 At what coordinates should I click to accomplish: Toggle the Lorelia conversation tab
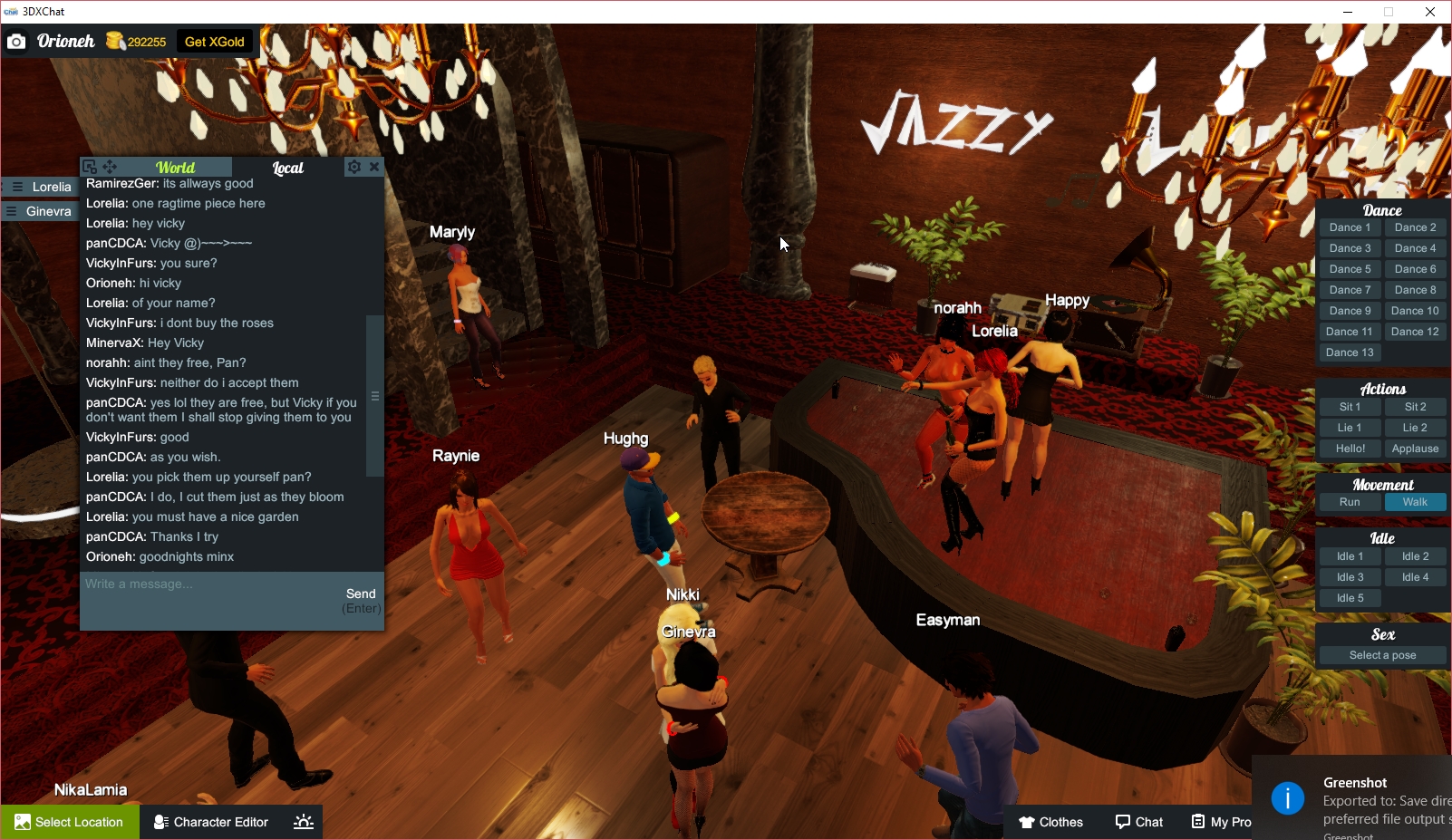coord(40,187)
